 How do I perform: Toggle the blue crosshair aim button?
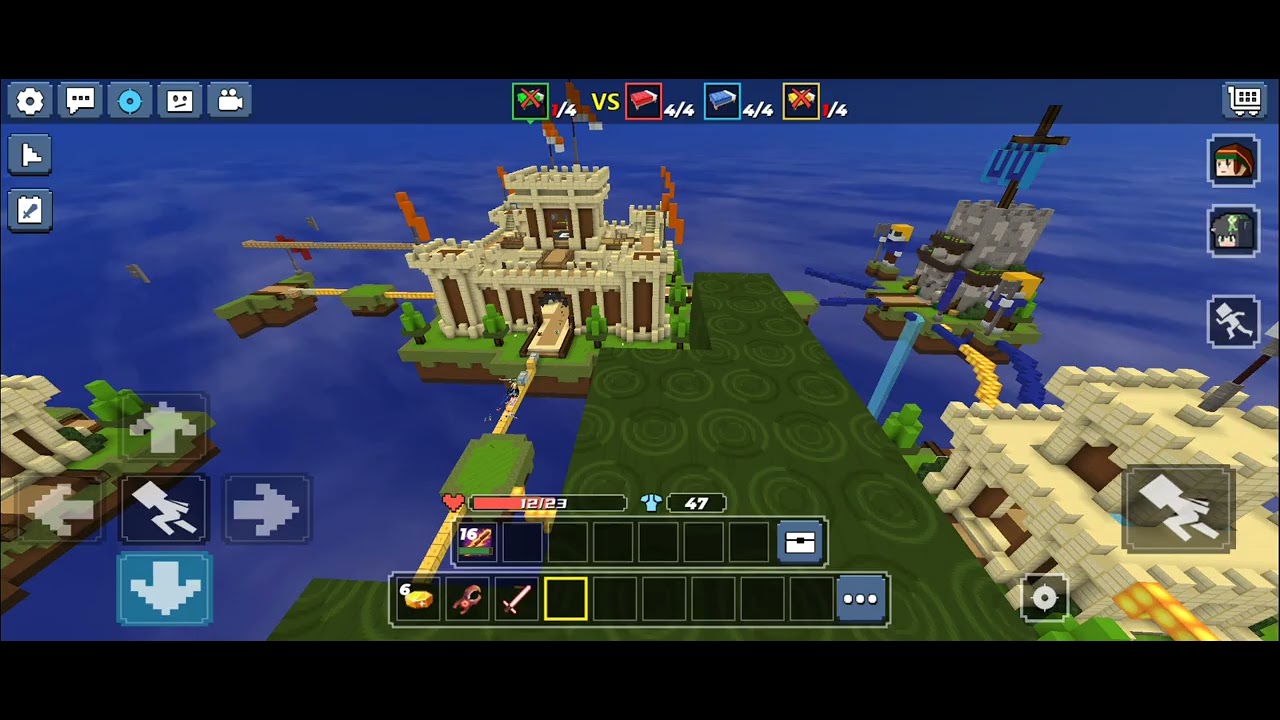click(x=130, y=101)
